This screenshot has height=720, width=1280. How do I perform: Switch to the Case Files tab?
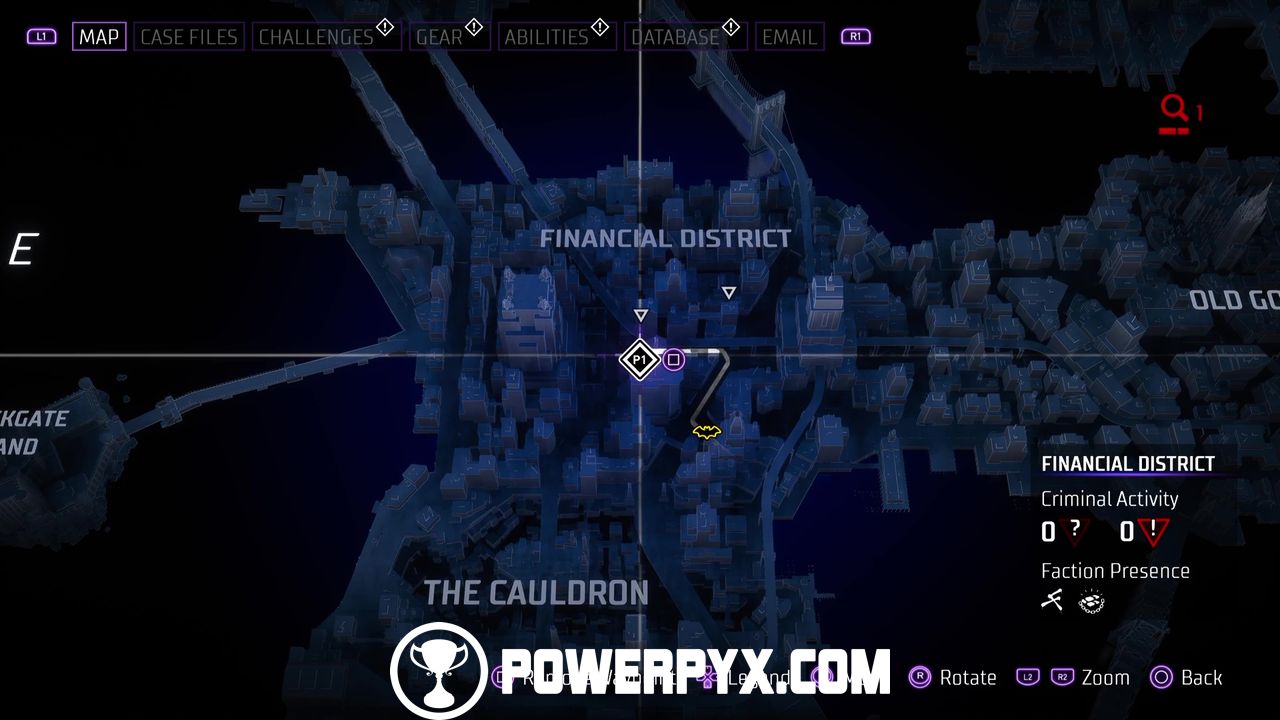(x=189, y=37)
